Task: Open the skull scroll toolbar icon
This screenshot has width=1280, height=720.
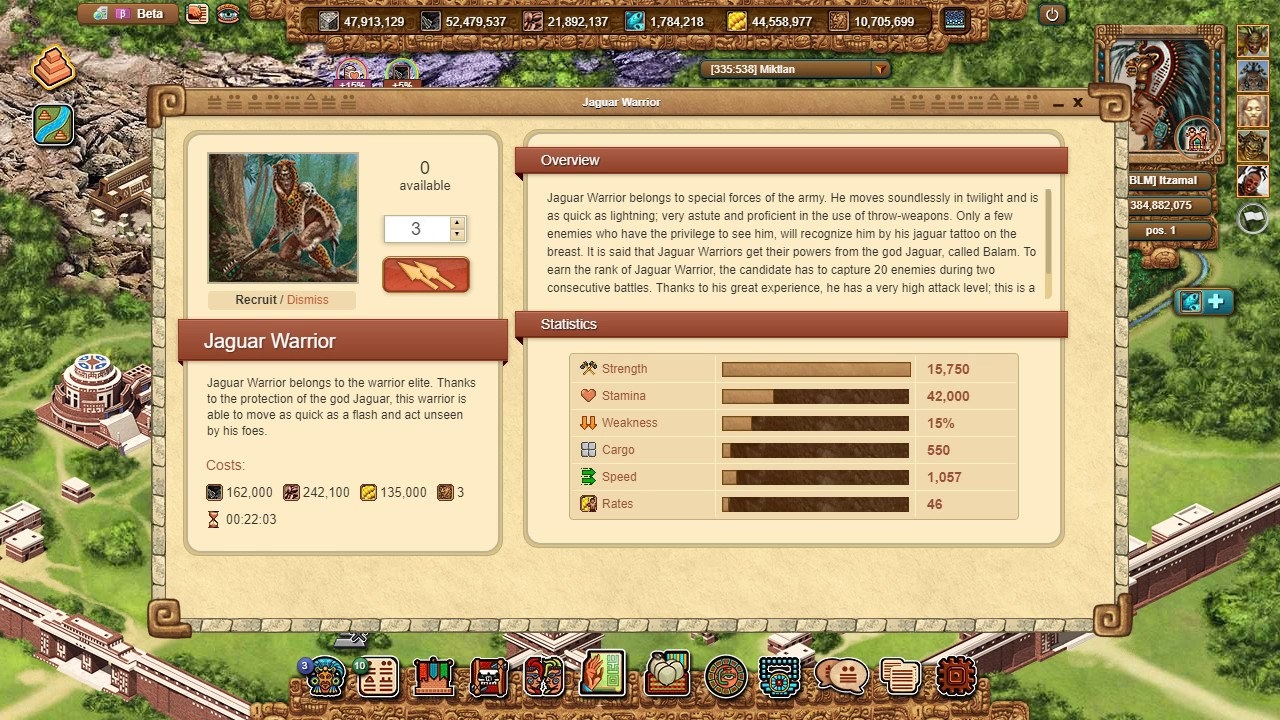Action: (x=489, y=677)
